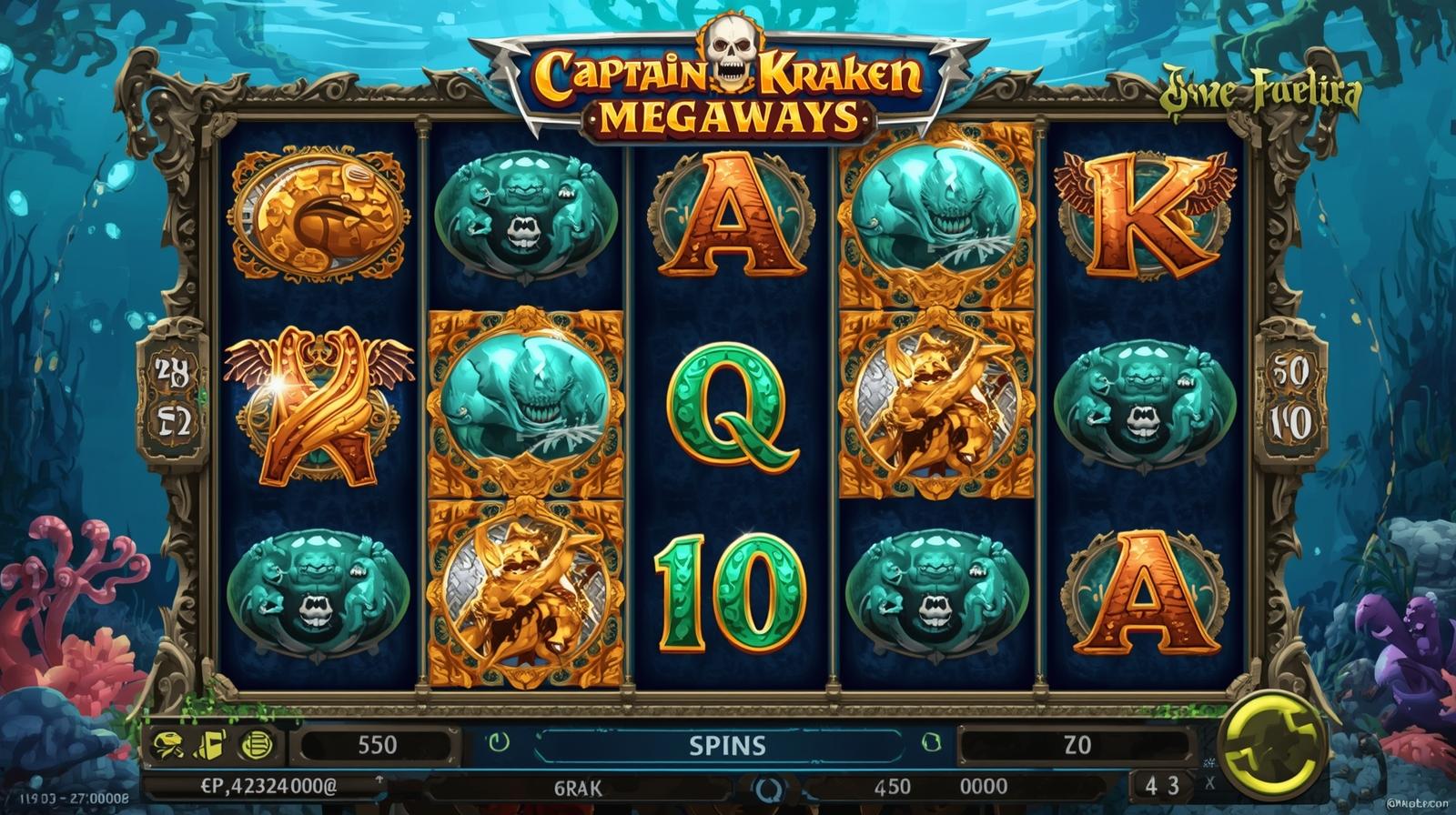The width and height of the screenshot is (1456, 815).
Task: Click the 6RAK label in the bottom bar
Action: click(x=578, y=788)
